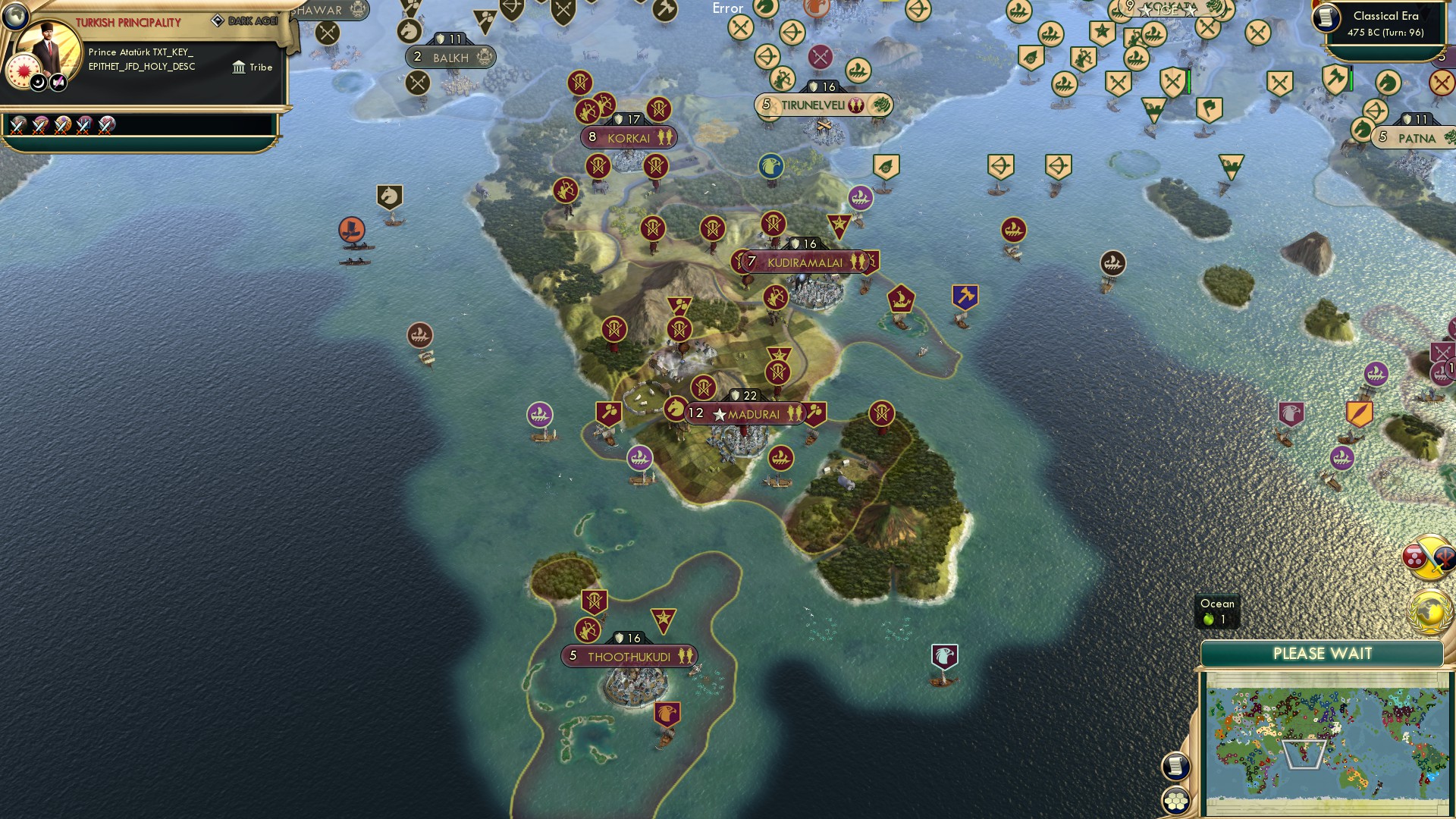The image size is (1456, 819).
Task: Expand the Patna city banner
Action: coord(1415,138)
